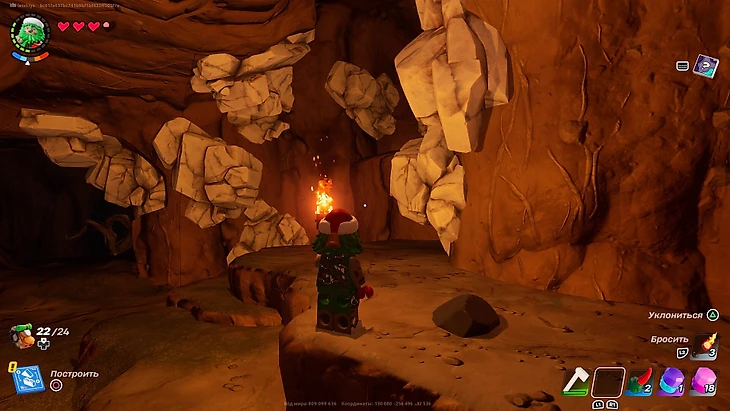The image size is (730, 411).
Task: Choose the purple-and-blue gem slot holding 1
Action: point(673,382)
